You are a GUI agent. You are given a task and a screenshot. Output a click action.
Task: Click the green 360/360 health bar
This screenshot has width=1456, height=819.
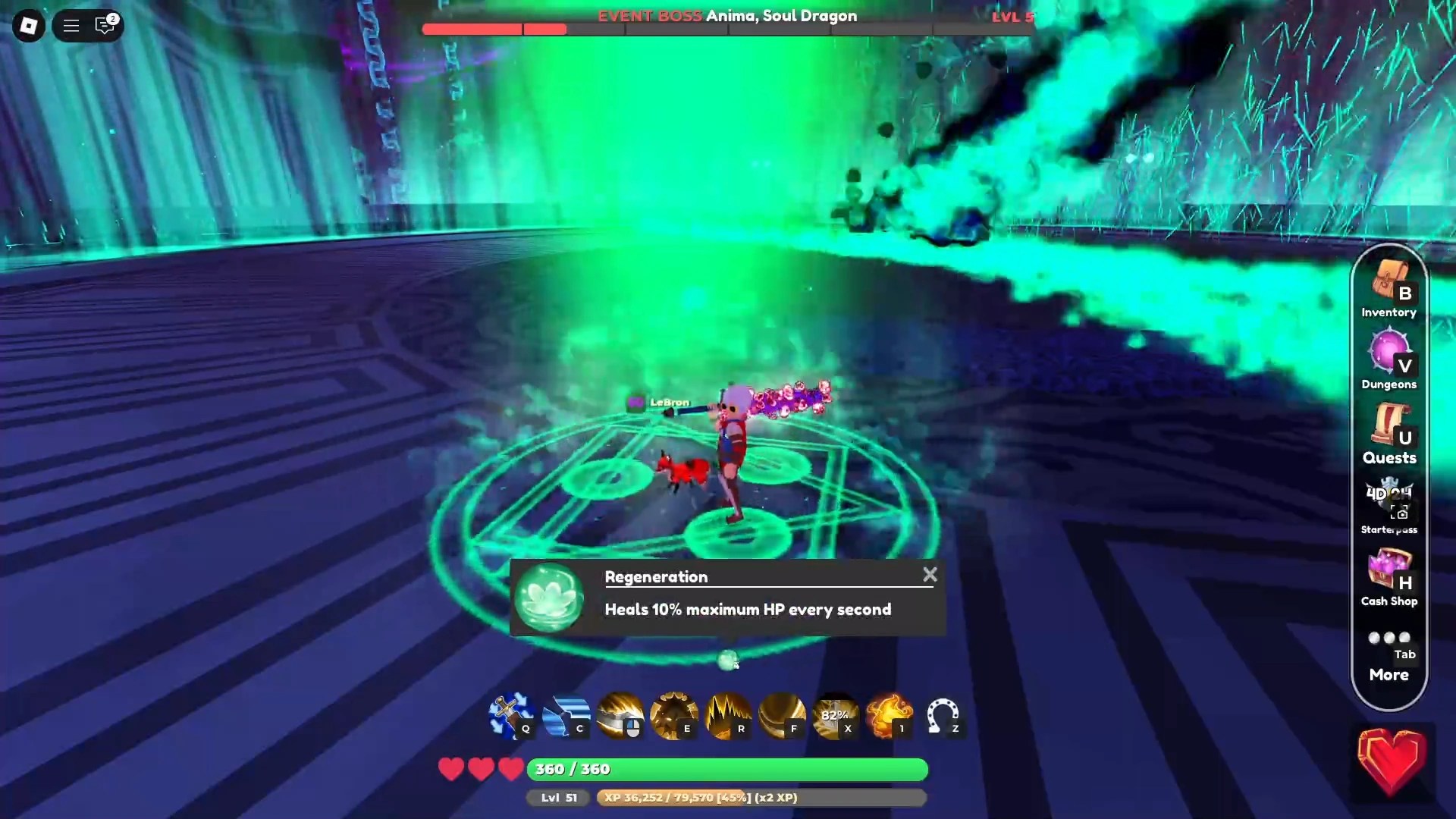pos(726,769)
